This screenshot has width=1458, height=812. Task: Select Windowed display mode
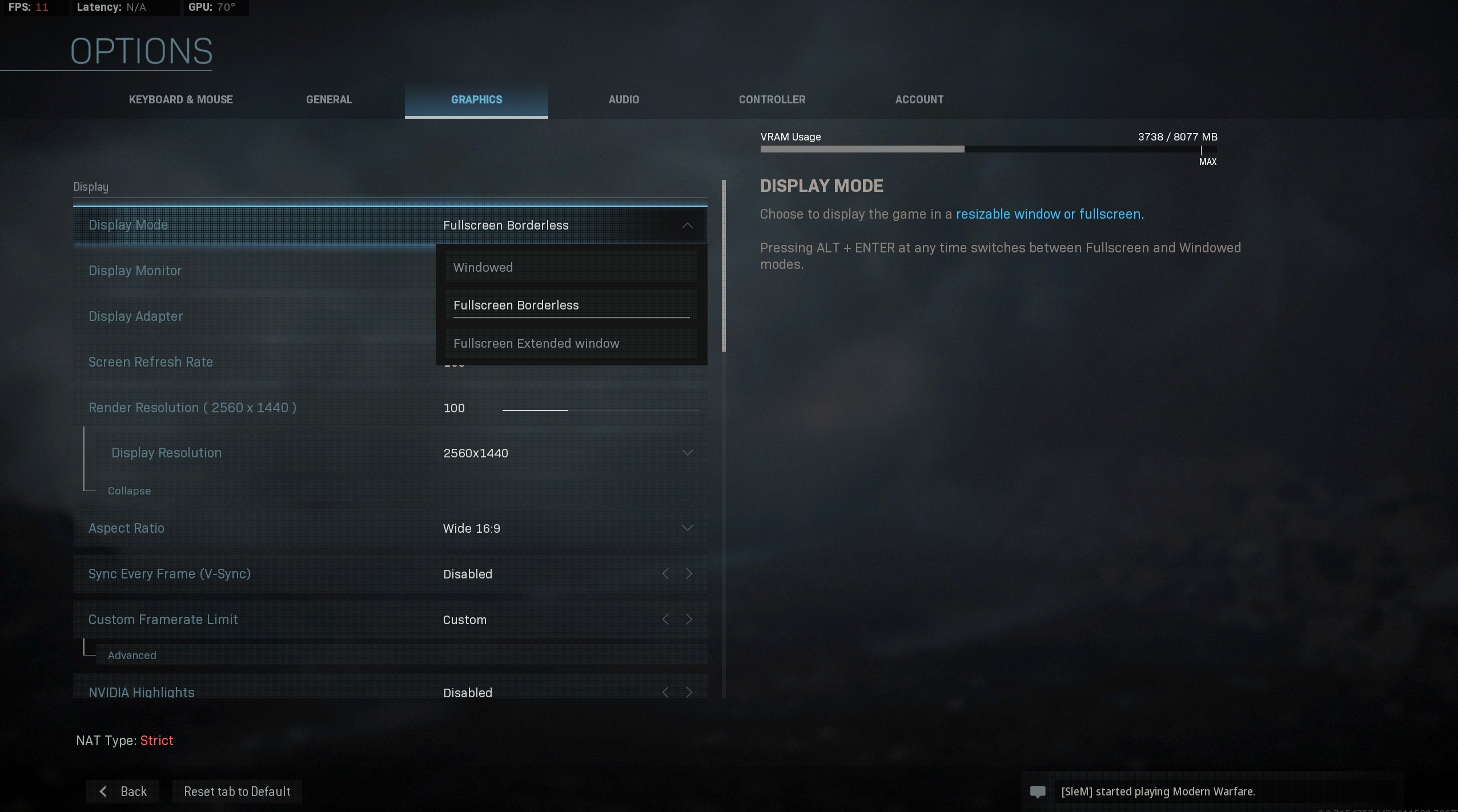(x=570, y=267)
